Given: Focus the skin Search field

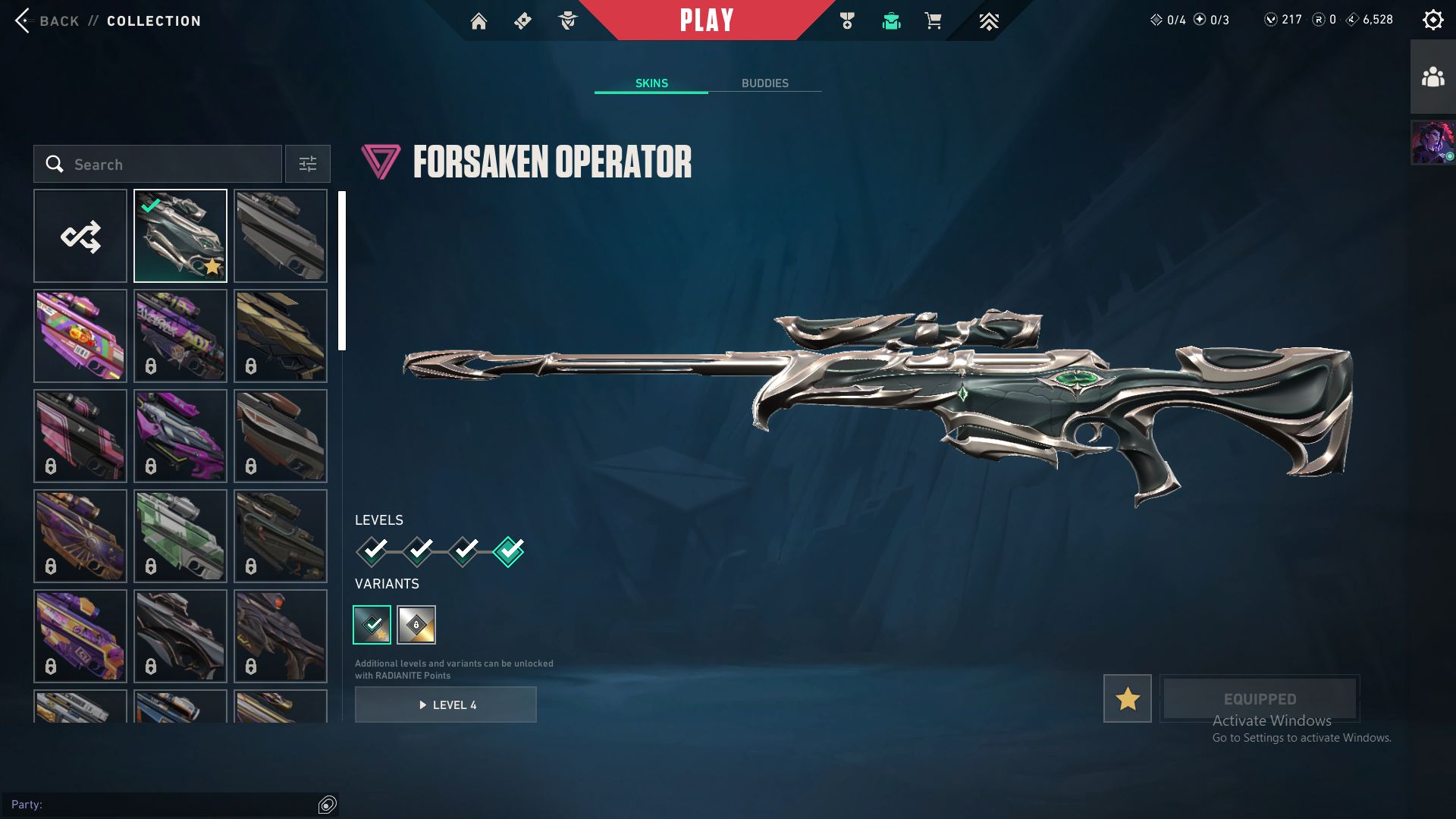Looking at the screenshot, I should pos(167,164).
